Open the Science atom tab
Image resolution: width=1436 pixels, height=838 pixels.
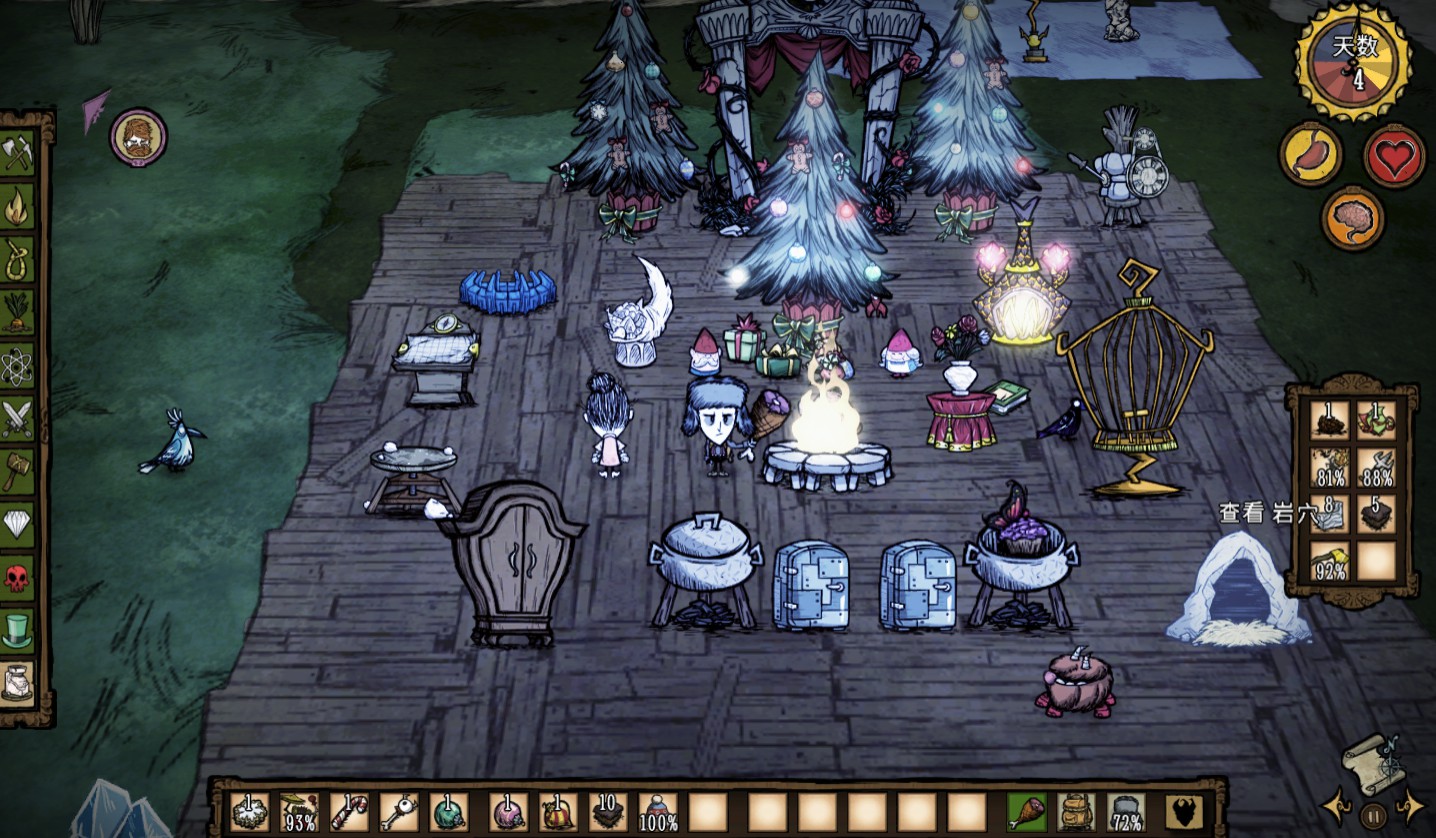point(18,366)
